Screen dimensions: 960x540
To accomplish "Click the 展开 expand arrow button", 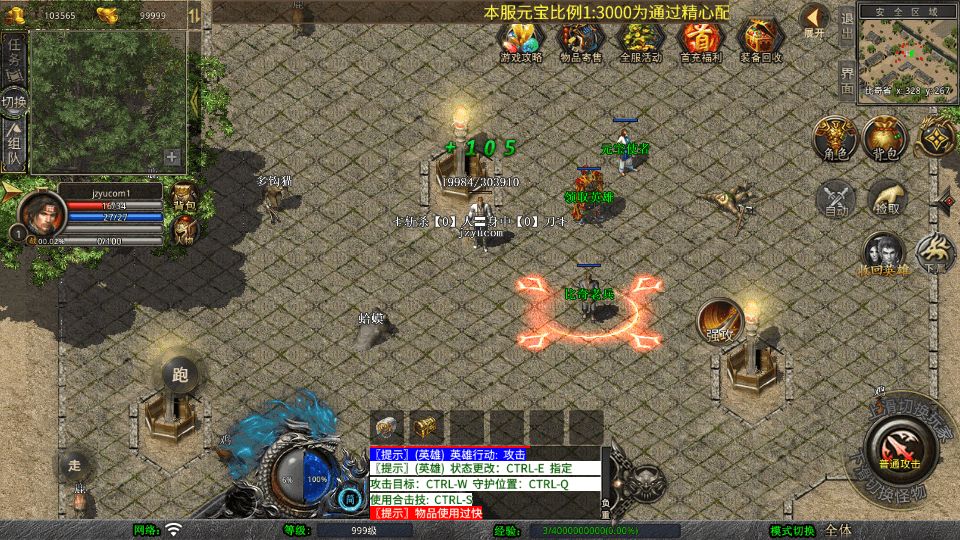I will point(815,19).
